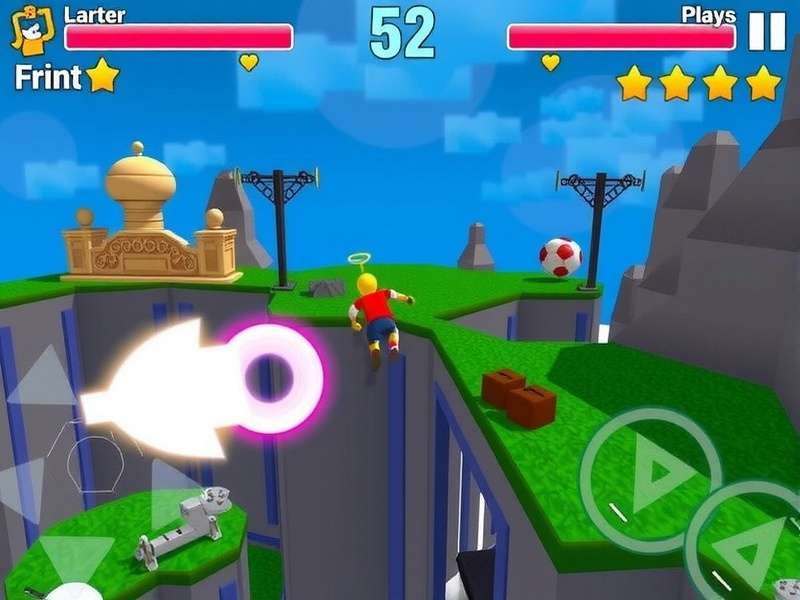Tap the left arrow on the D-pad
The height and width of the screenshot is (600, 800).
(22, 487)
